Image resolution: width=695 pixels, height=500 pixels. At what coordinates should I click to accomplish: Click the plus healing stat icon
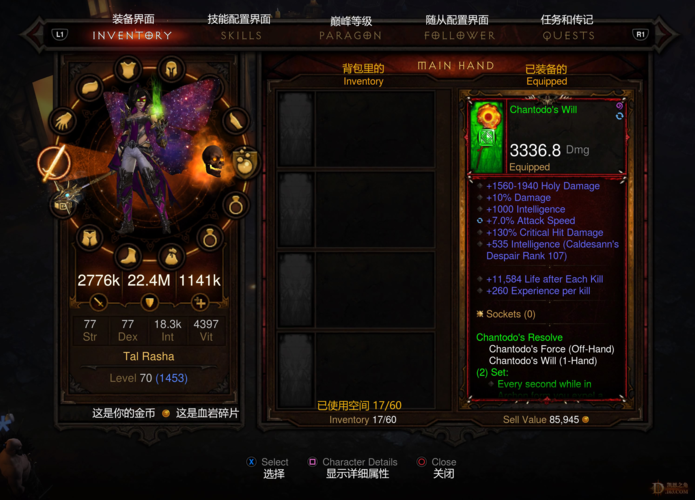(x=200, y=302)
